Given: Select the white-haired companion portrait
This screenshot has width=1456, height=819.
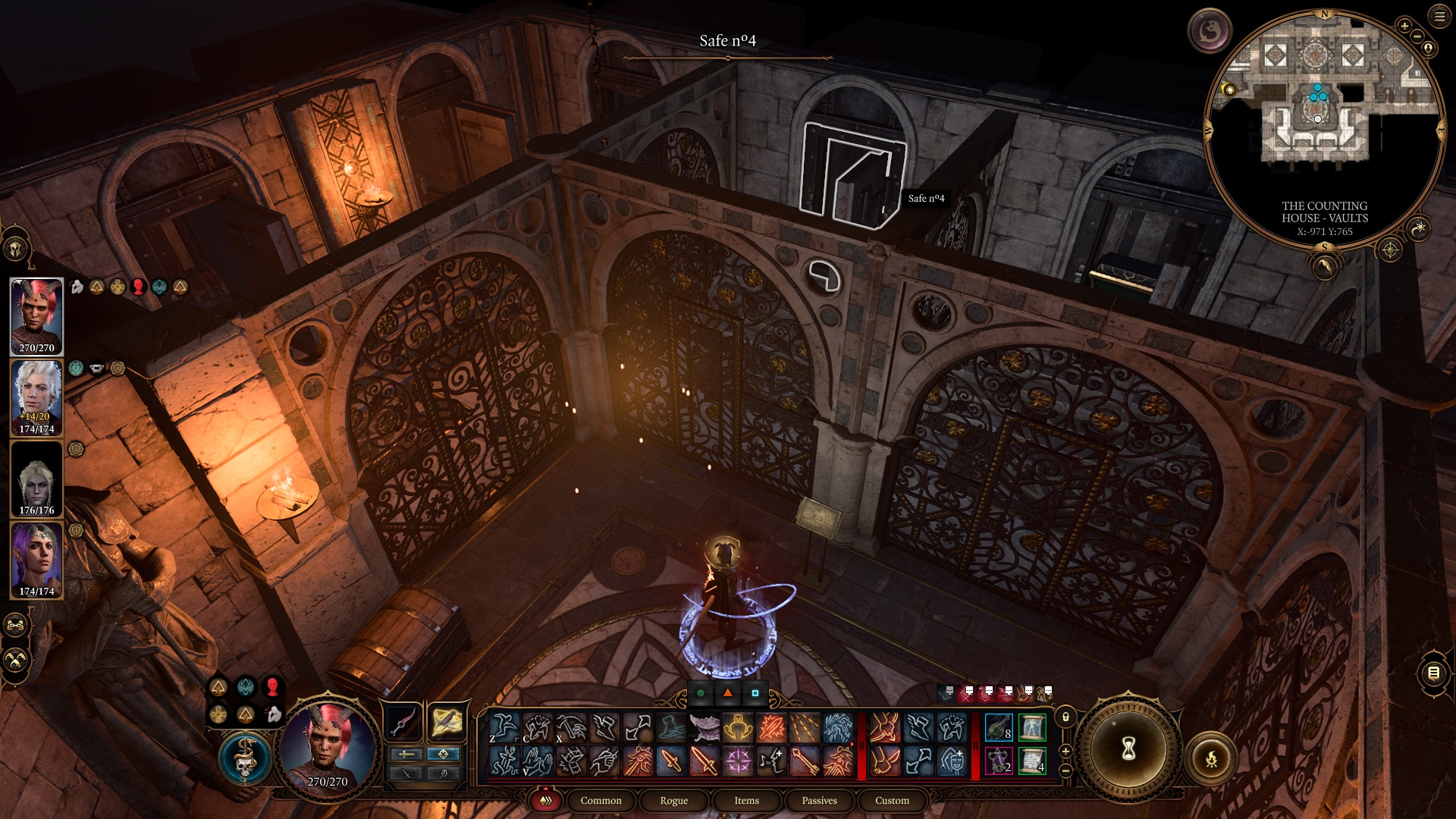Looking at the screenshot, I should [36, 397].
